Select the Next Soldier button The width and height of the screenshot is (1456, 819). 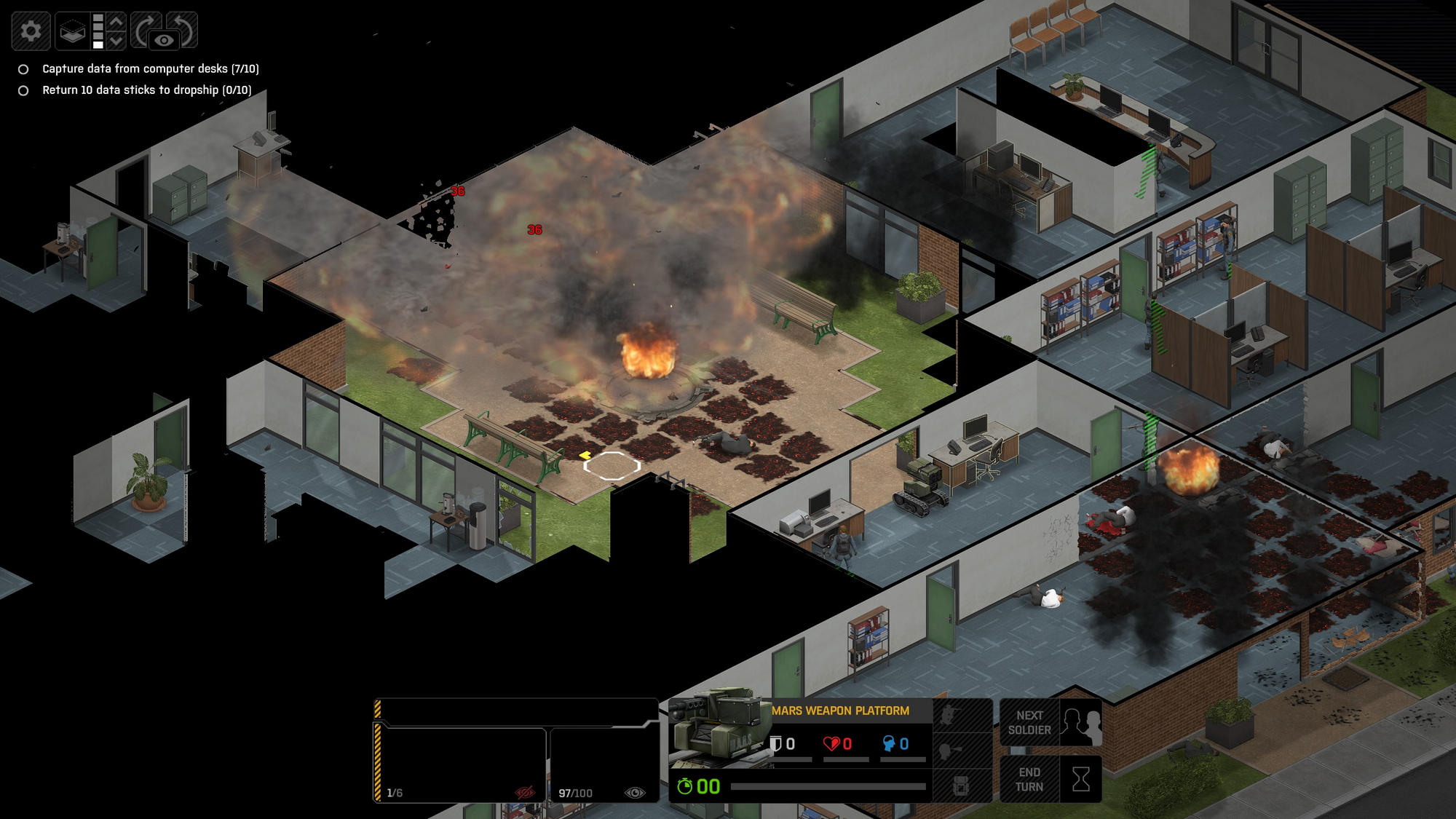[x=1051, y=723]
